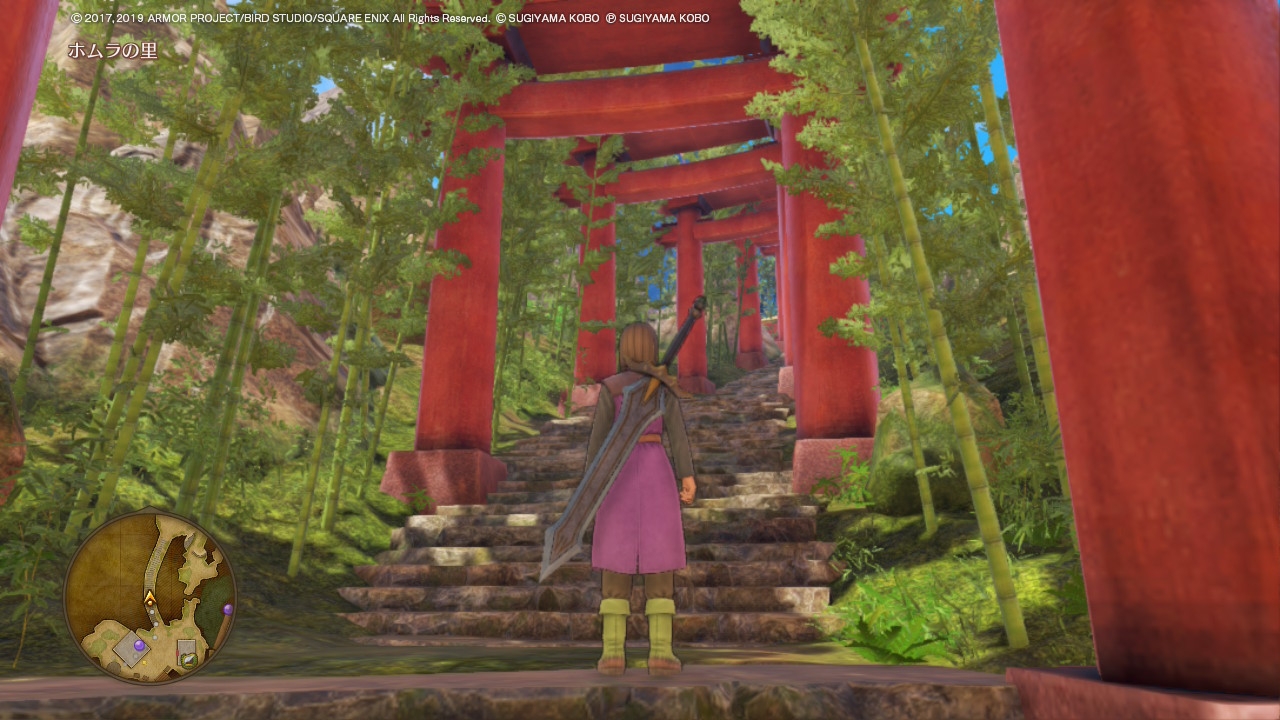Open the circular minimap

[150, 598]
